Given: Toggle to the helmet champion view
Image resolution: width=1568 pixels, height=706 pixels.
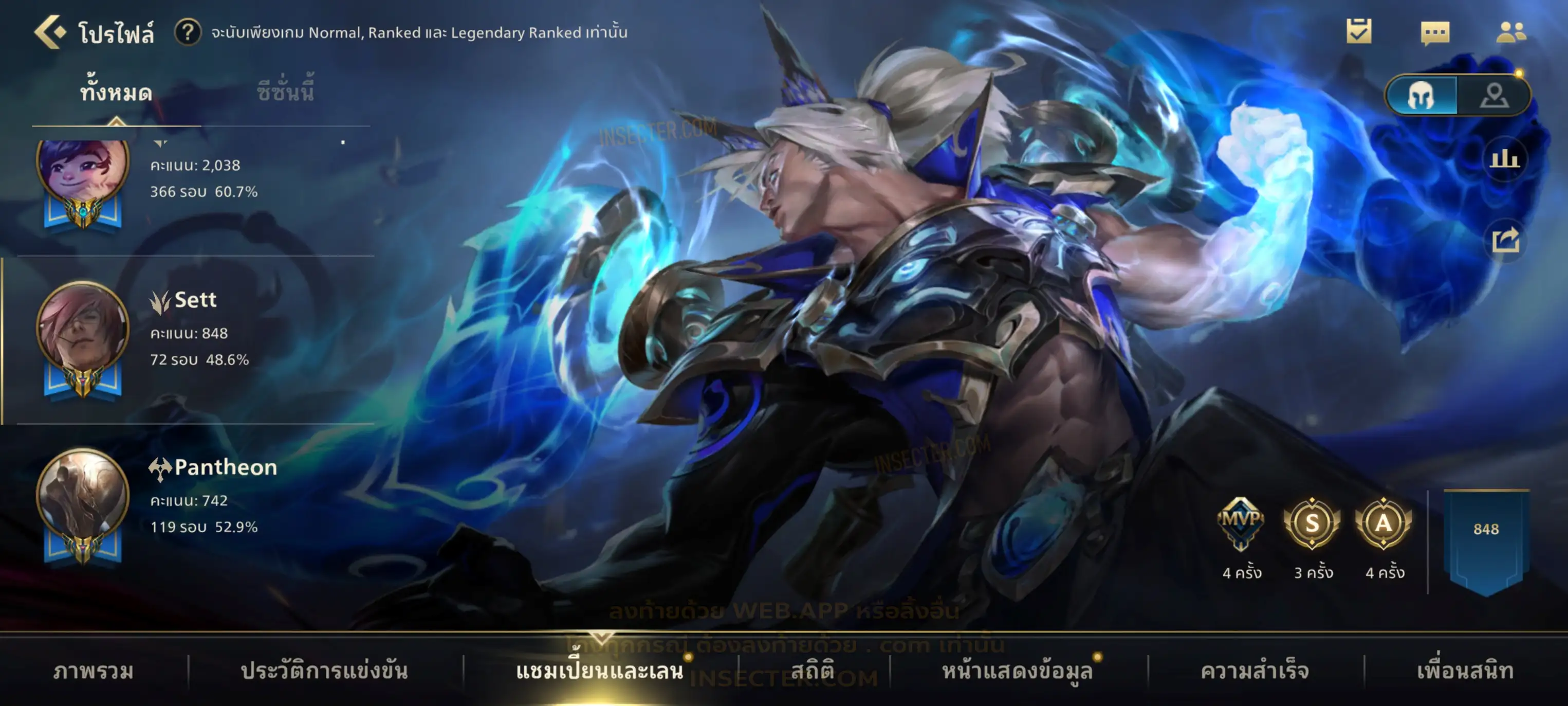Looking at the screenshot, I should [x=1422, y=95].
